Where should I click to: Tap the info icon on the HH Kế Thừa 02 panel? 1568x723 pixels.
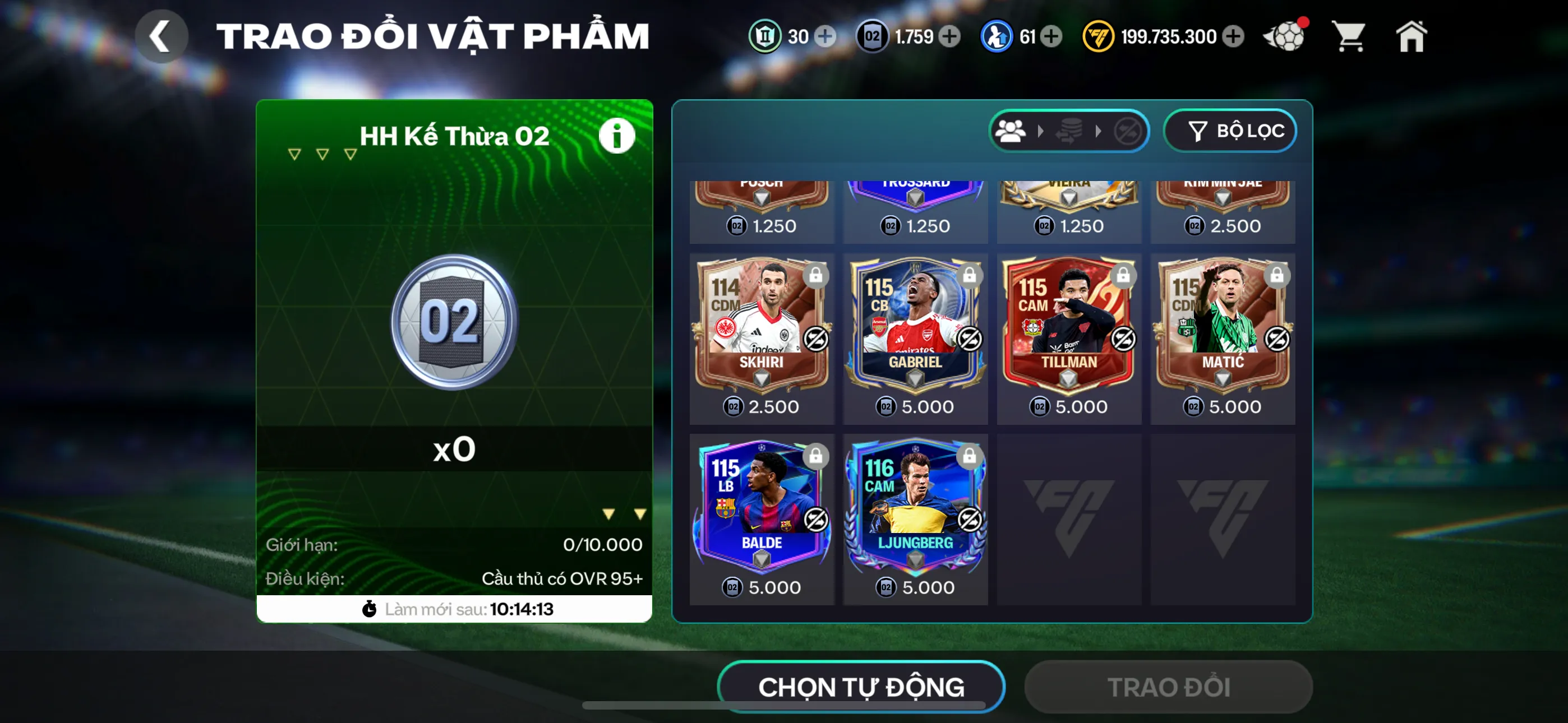616,135
